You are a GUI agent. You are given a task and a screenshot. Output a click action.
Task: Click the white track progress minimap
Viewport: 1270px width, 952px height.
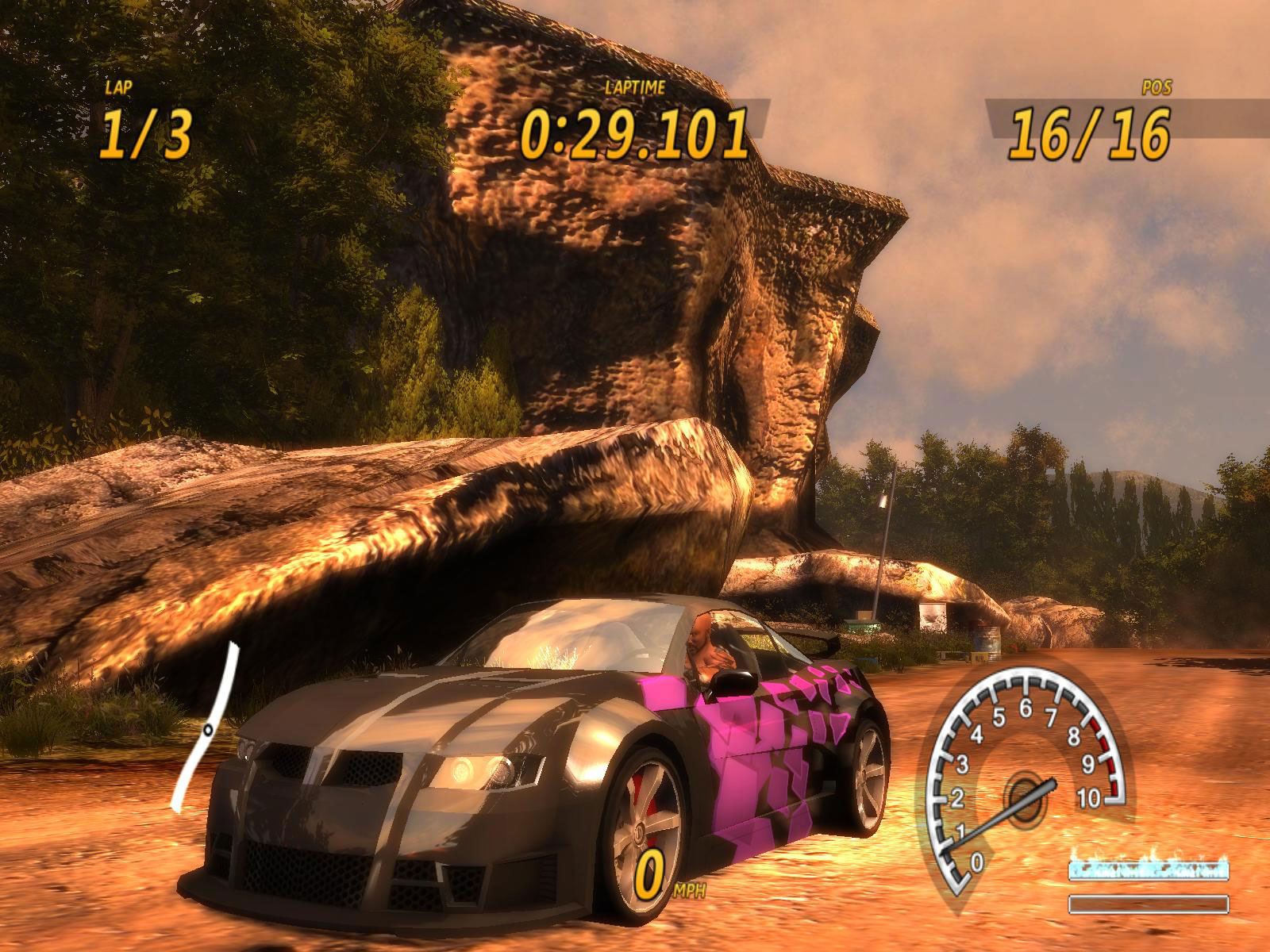pos(208,728)
